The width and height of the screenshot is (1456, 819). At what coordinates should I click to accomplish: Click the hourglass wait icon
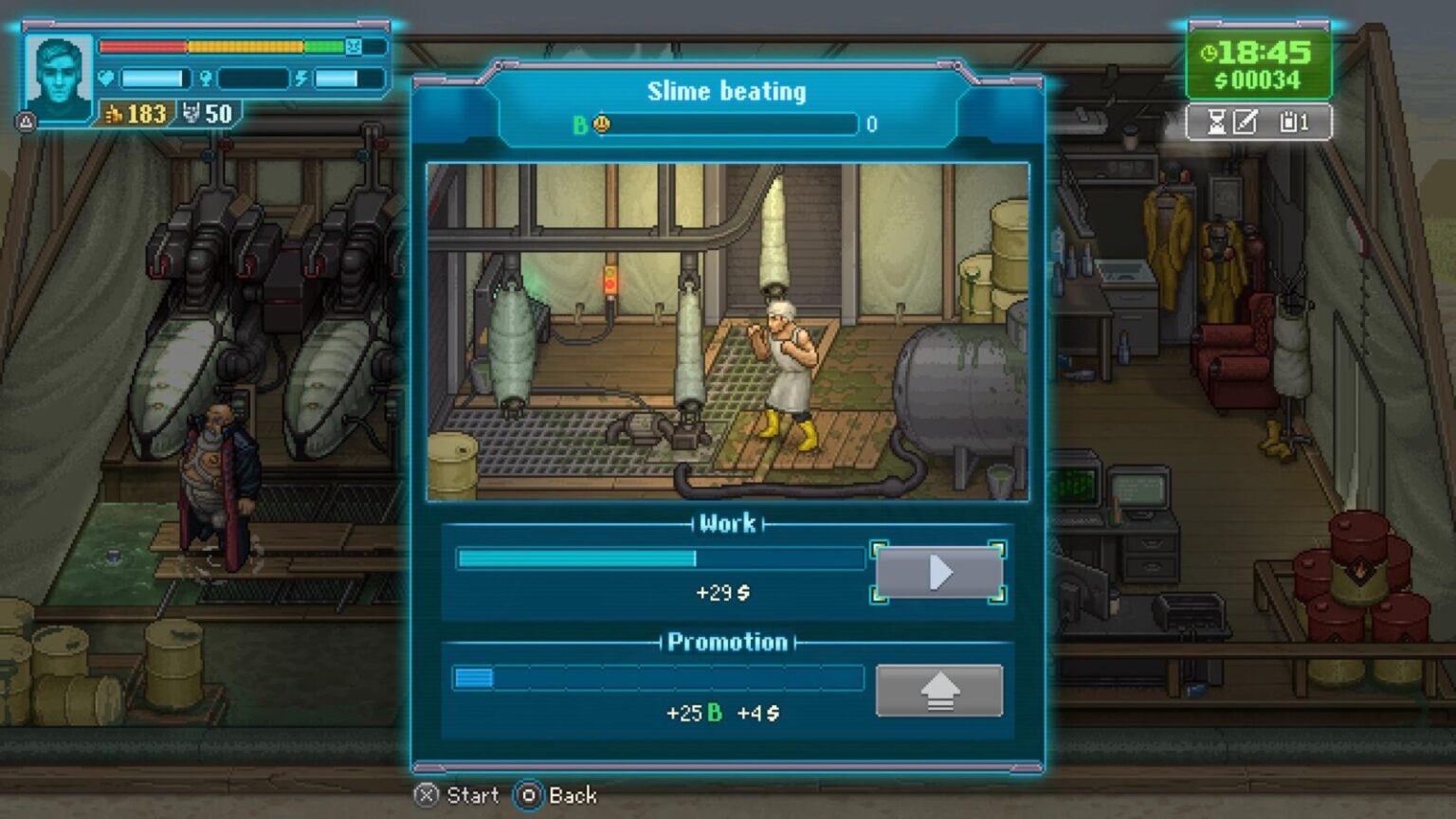1216,122
